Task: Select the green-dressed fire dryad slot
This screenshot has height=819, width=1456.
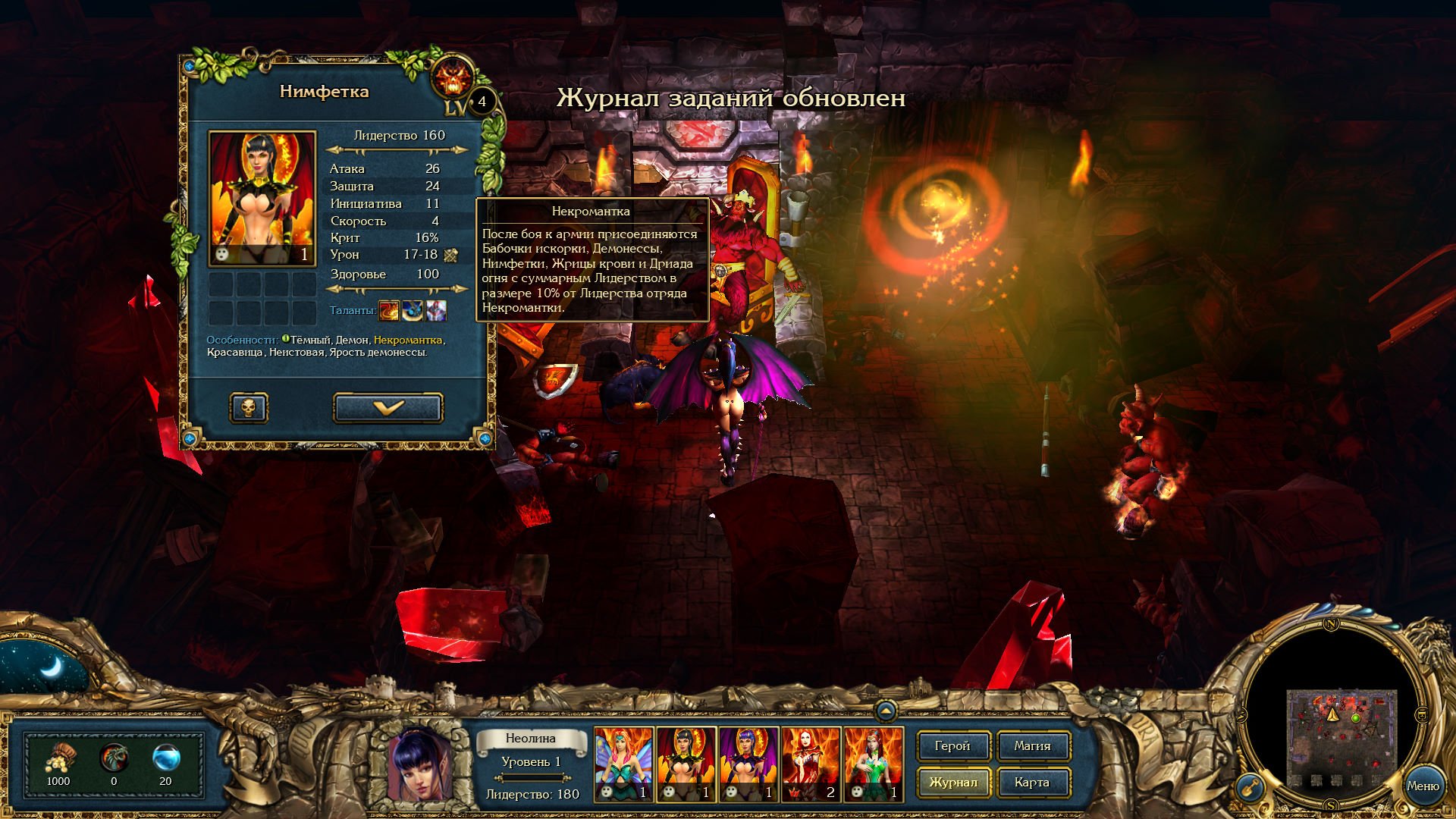Action: click(874, 764)
